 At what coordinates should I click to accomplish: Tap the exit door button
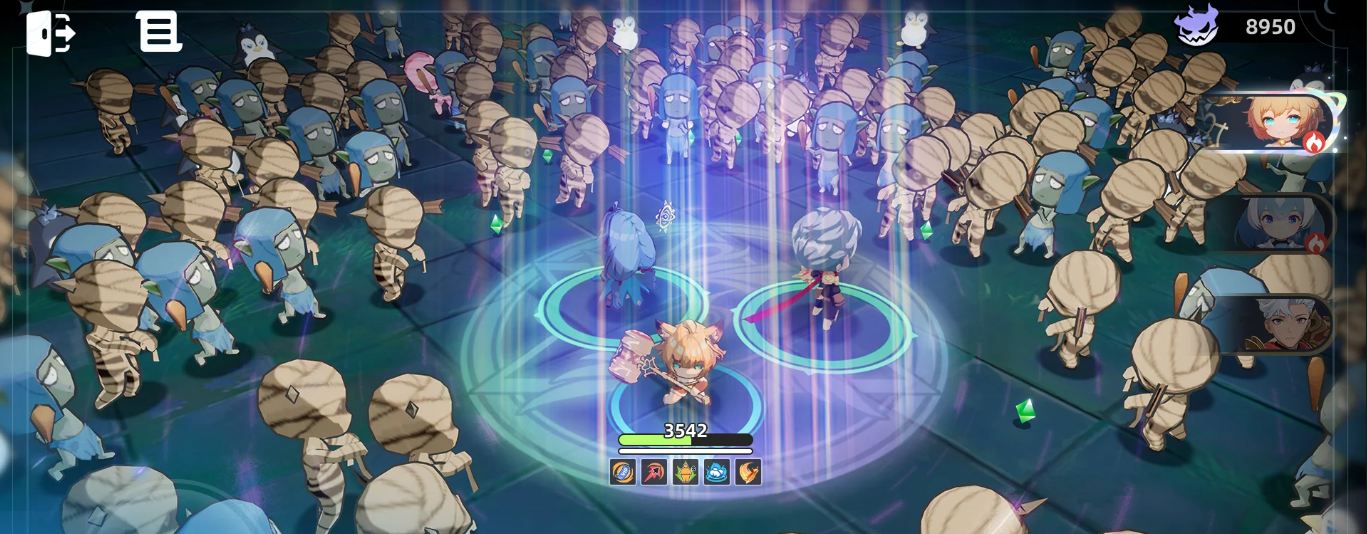pos(51,33)
